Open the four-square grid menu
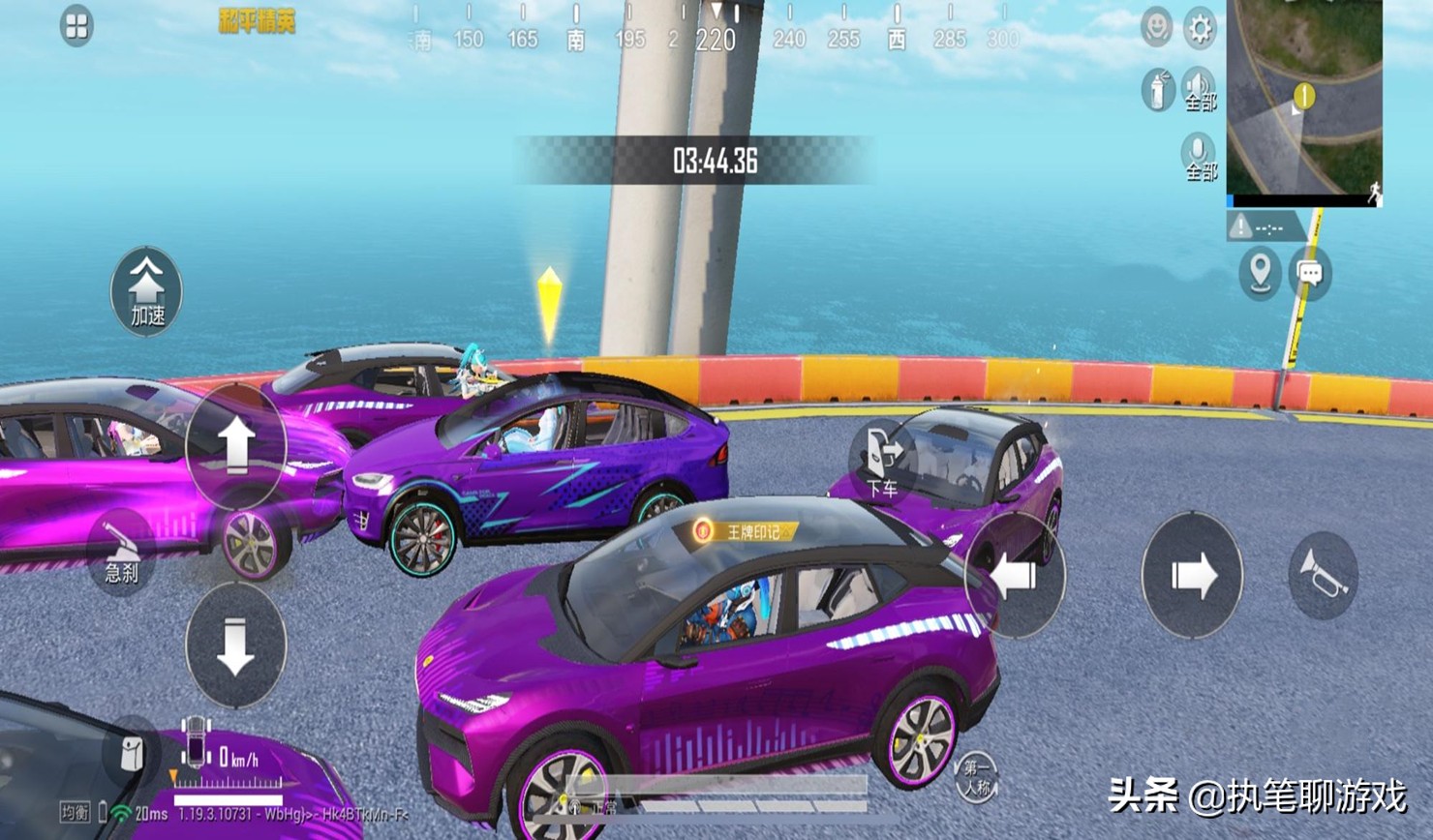 [x=76, y=26]
